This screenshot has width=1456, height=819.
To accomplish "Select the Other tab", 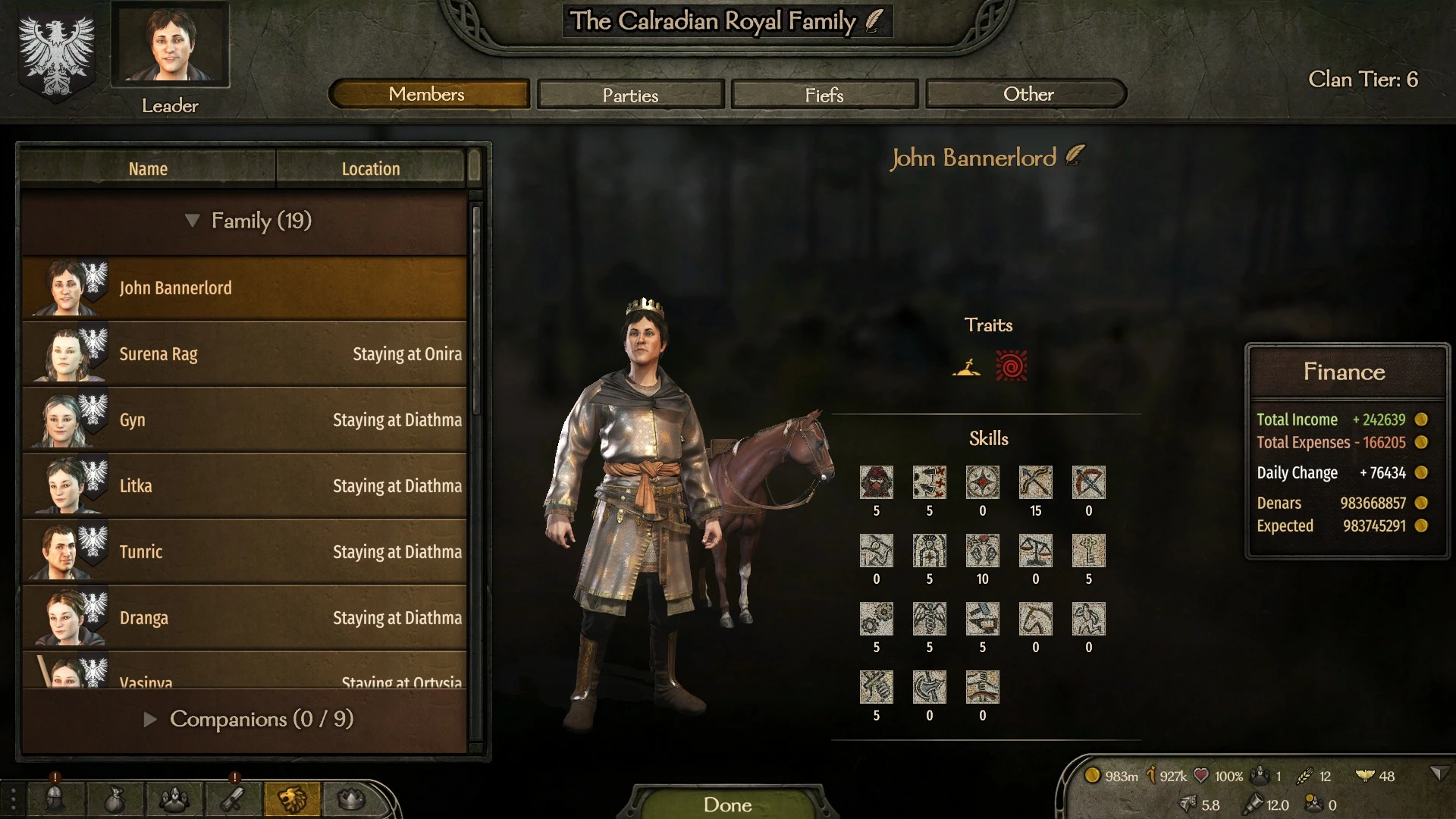I will point(1028,94).
